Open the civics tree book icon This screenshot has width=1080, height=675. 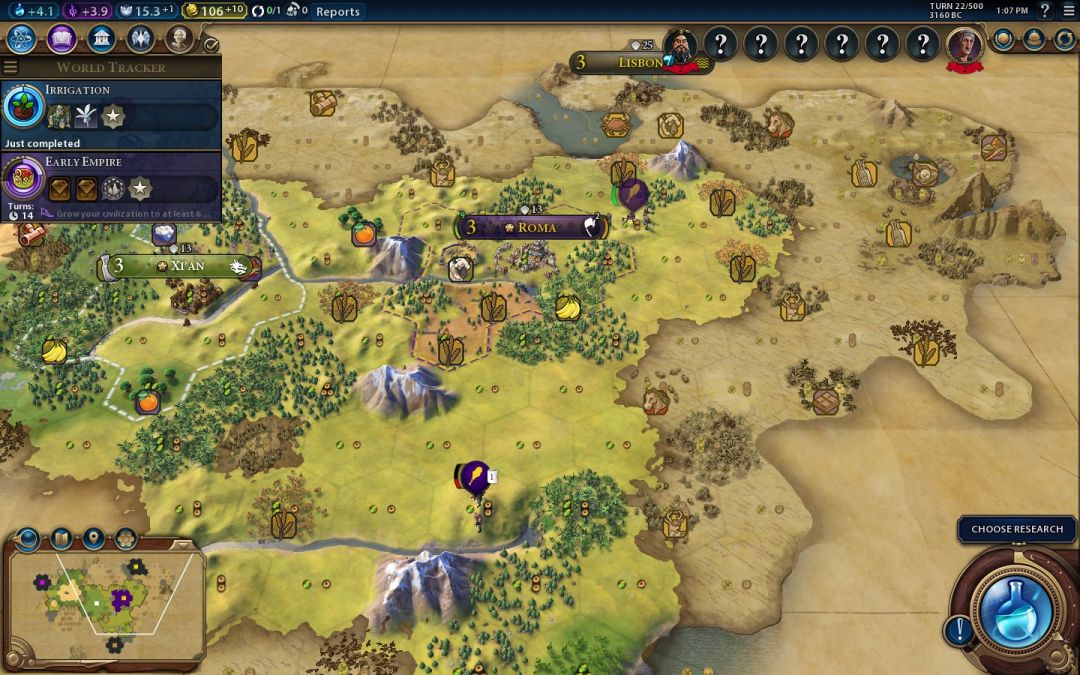(61, 39)
